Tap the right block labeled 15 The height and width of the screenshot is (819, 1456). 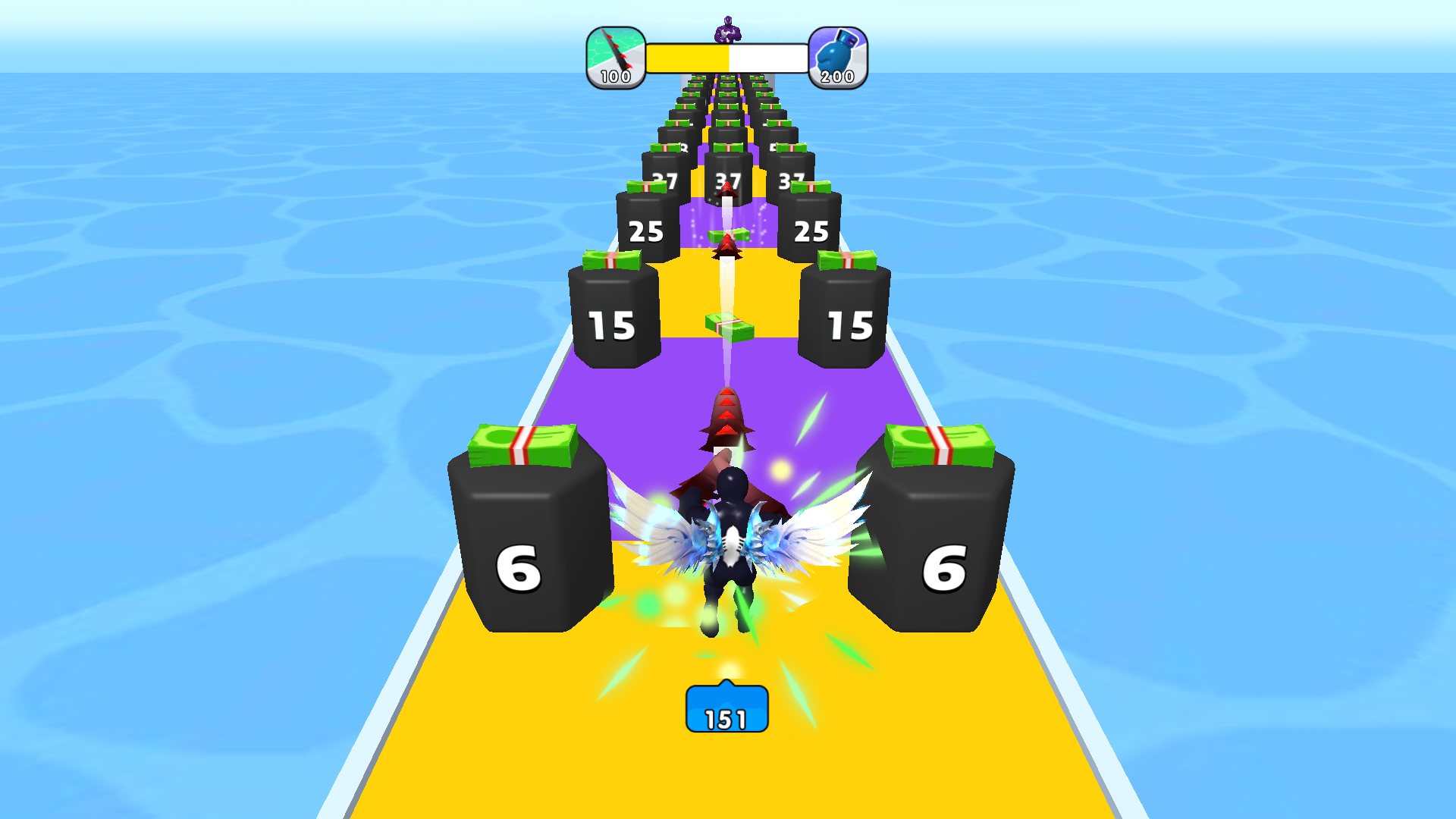pyautogui.click(x=846, y=318)
